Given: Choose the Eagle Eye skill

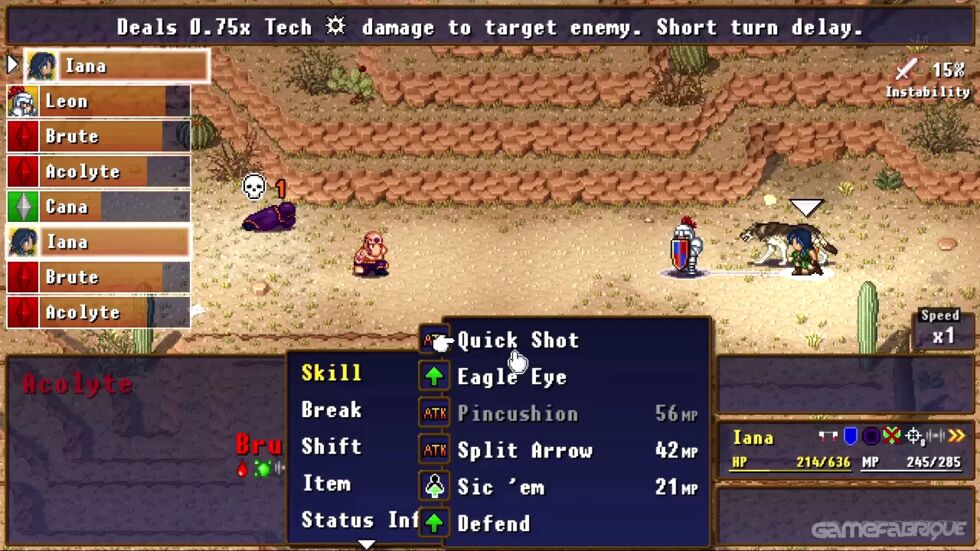Looking at the screenshot, I should tap(512, 377).
